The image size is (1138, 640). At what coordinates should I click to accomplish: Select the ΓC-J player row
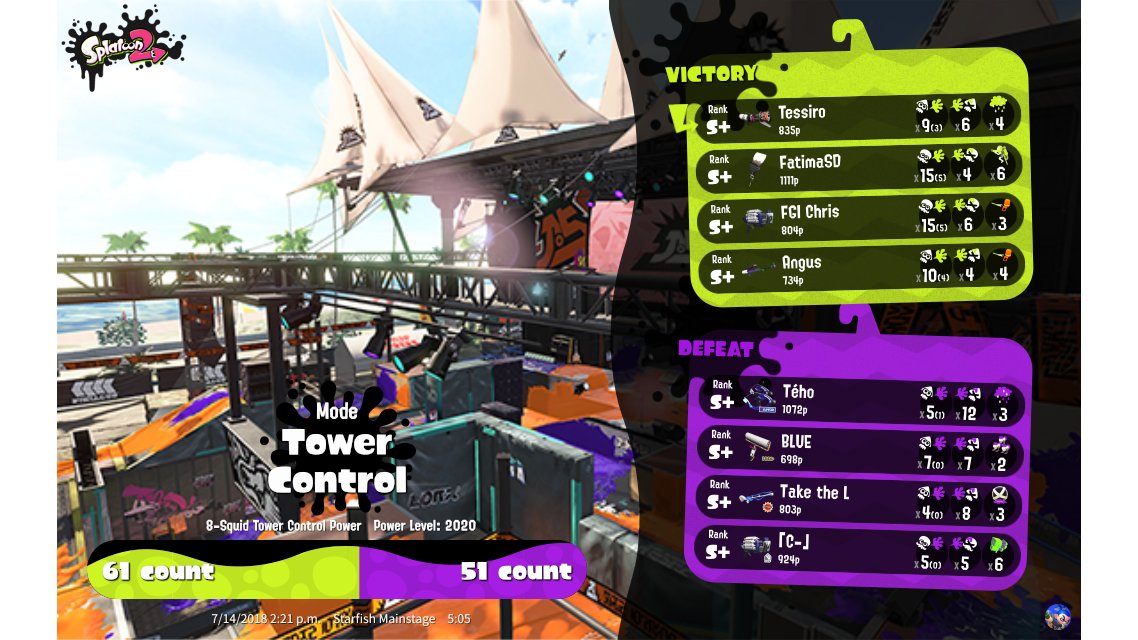click(x=860, y=550)
